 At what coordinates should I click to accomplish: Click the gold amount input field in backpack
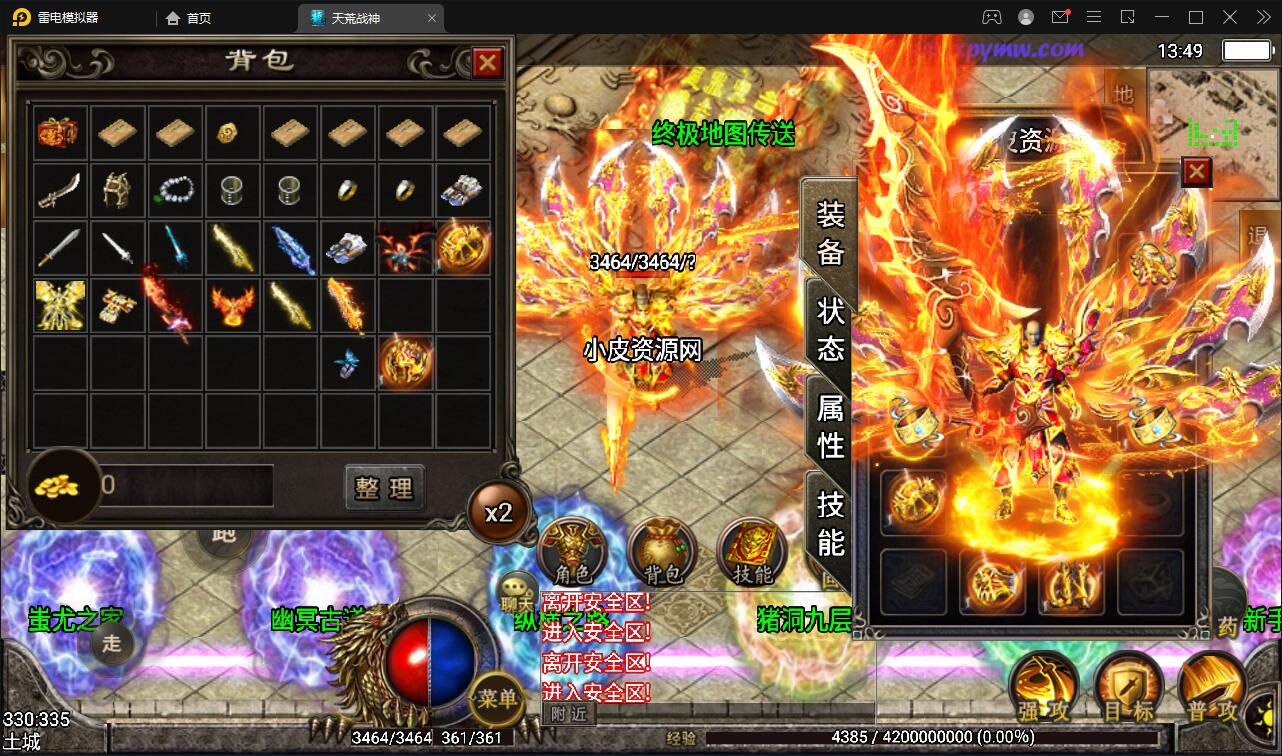[x=190, y=483]
